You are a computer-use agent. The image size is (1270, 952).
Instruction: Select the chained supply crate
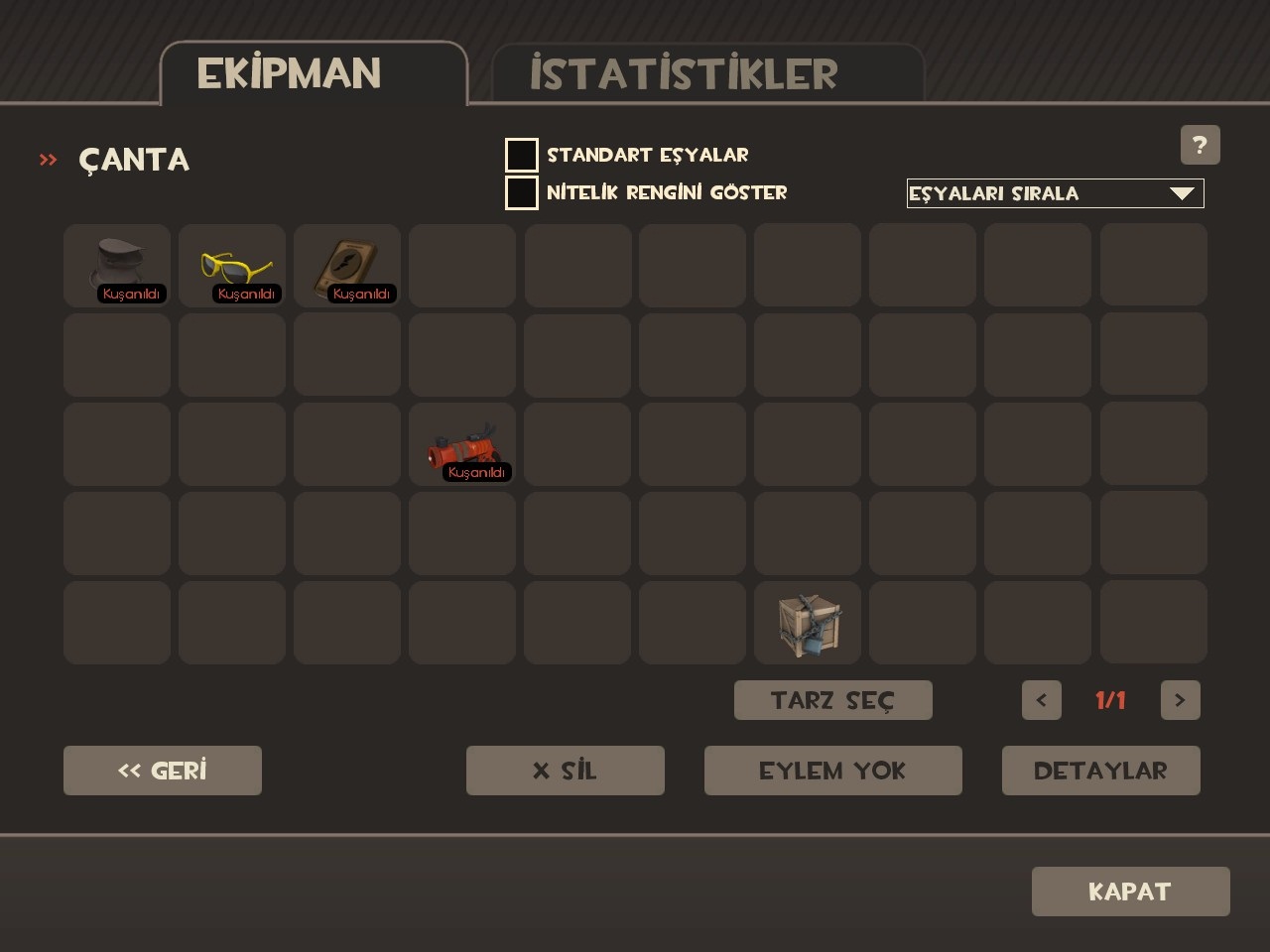[808, 624]
